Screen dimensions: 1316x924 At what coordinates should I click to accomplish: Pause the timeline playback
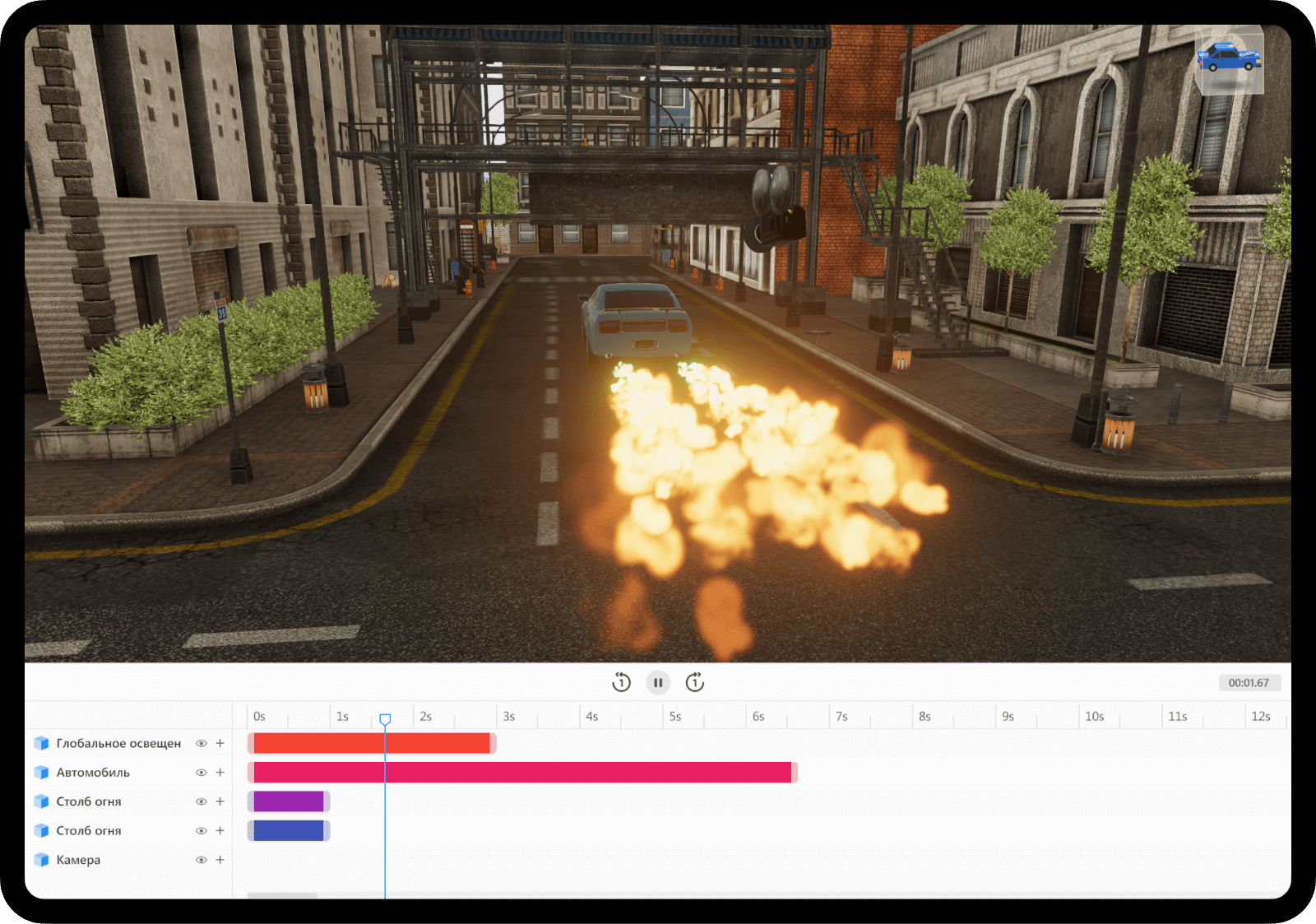(x=658, y=682)
